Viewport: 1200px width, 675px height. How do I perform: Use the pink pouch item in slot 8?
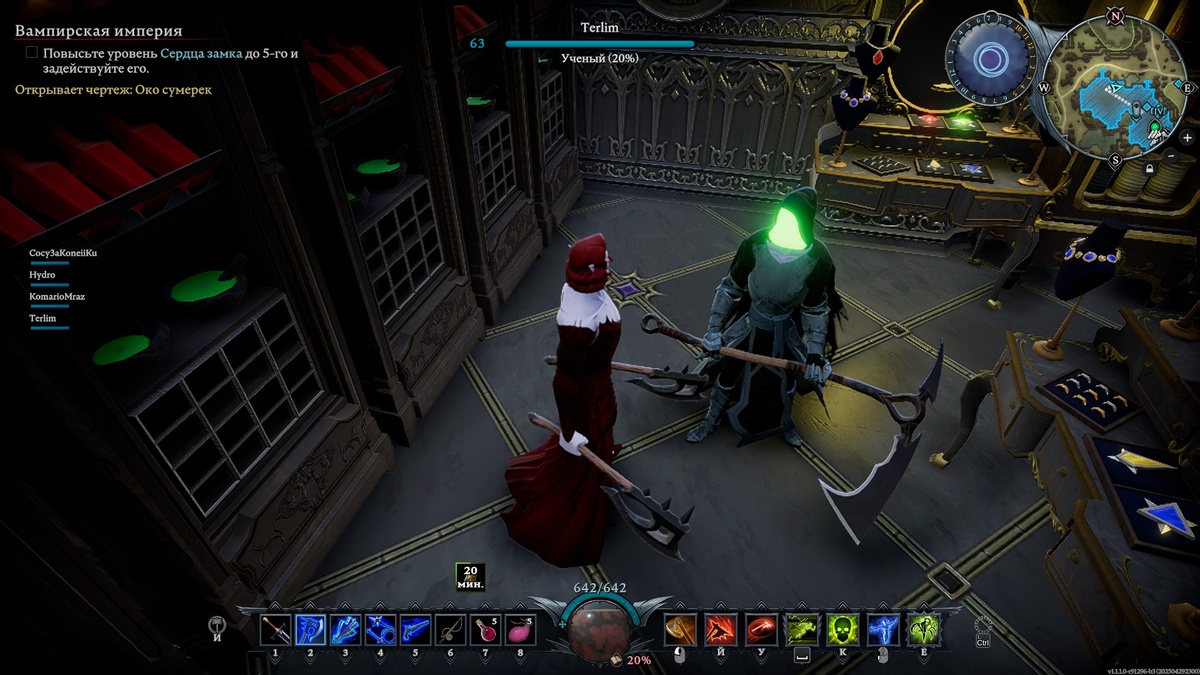(x=521, y=630)
